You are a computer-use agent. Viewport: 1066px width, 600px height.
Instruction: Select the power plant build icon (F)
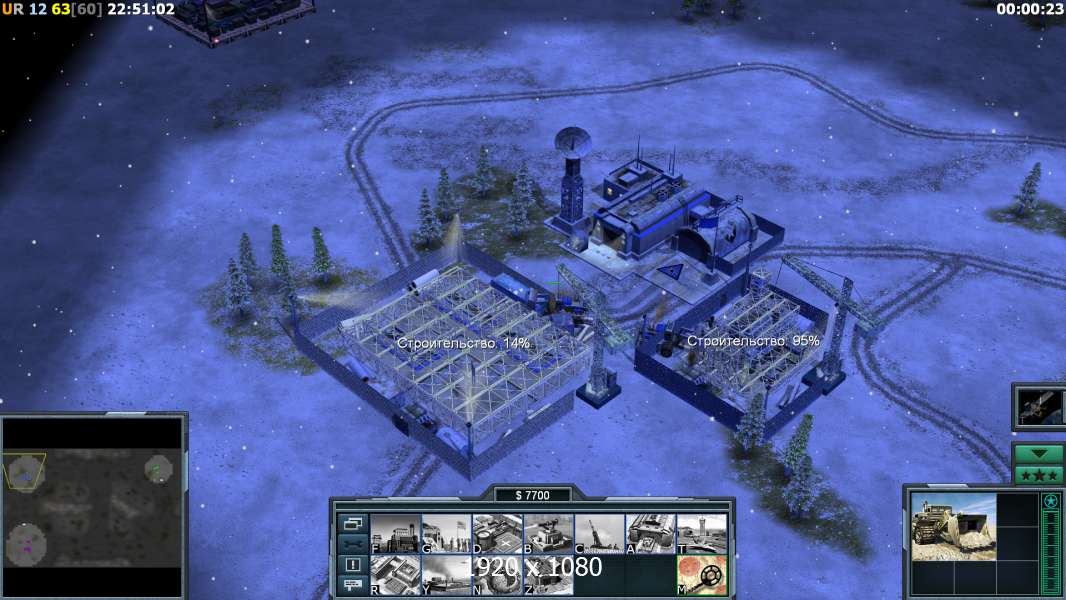395,534
